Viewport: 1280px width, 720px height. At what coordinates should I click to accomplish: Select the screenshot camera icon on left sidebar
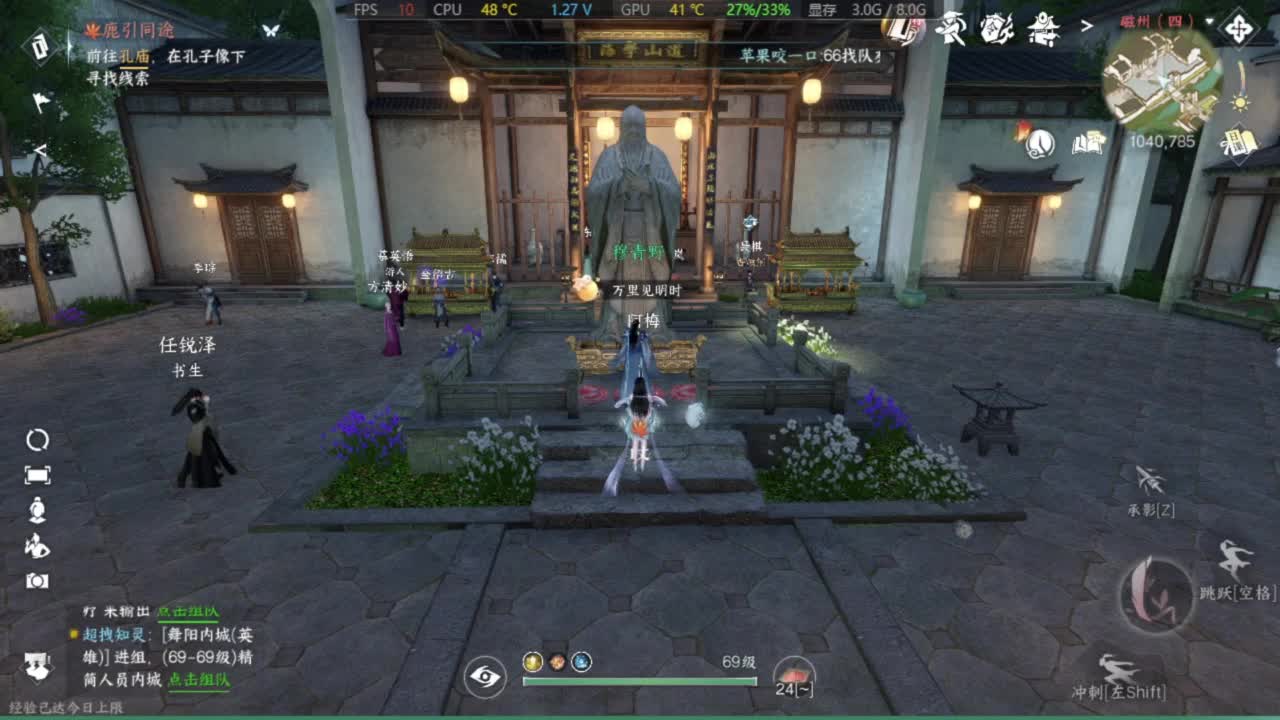coord(38,580)
